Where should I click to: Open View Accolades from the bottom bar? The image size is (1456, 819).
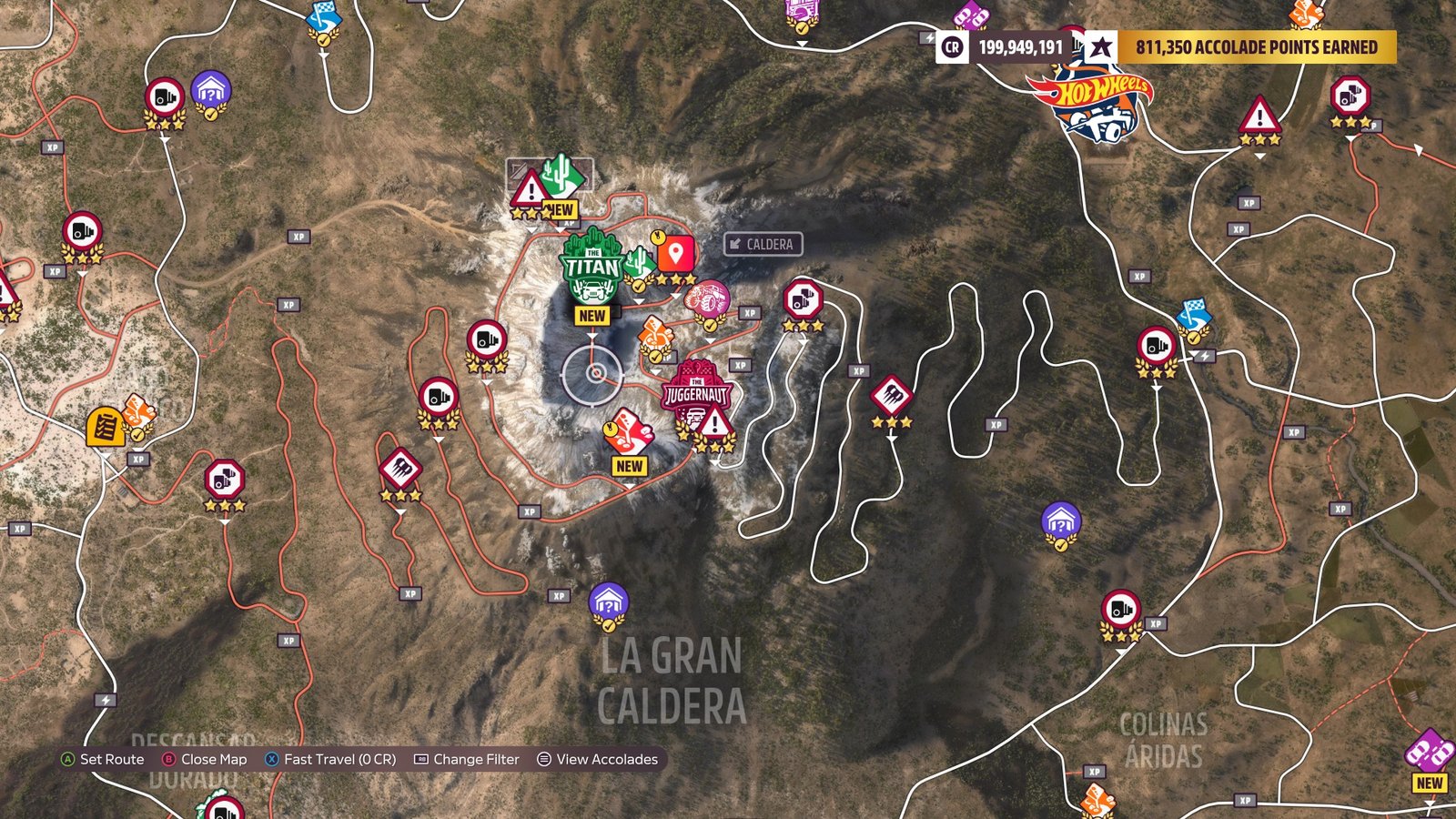click(x=597, y=759)
